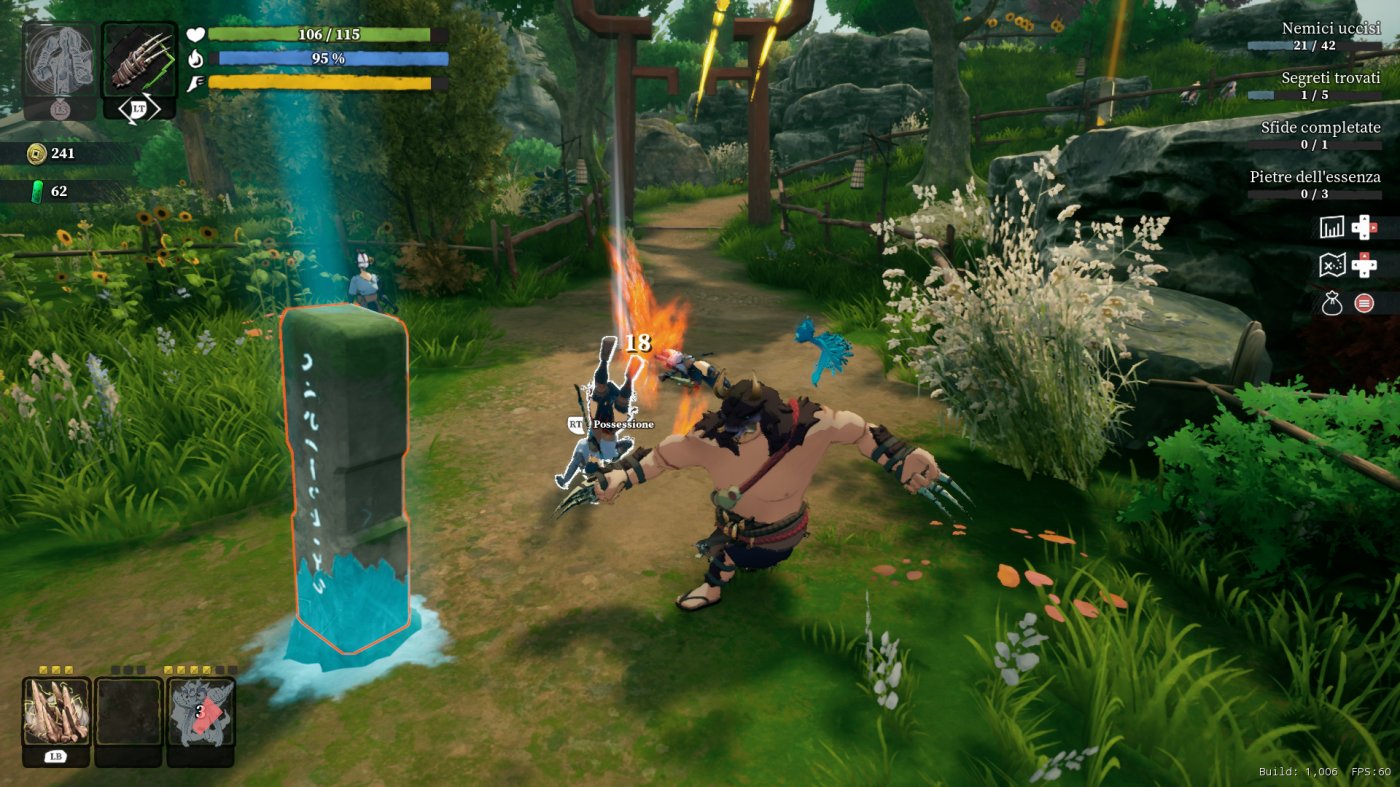Image resolution: width=1400 pixels, height=787 pixels.
Task: Select the flame stamina icon
Action: pyautogui.click(x=196, y=58)
